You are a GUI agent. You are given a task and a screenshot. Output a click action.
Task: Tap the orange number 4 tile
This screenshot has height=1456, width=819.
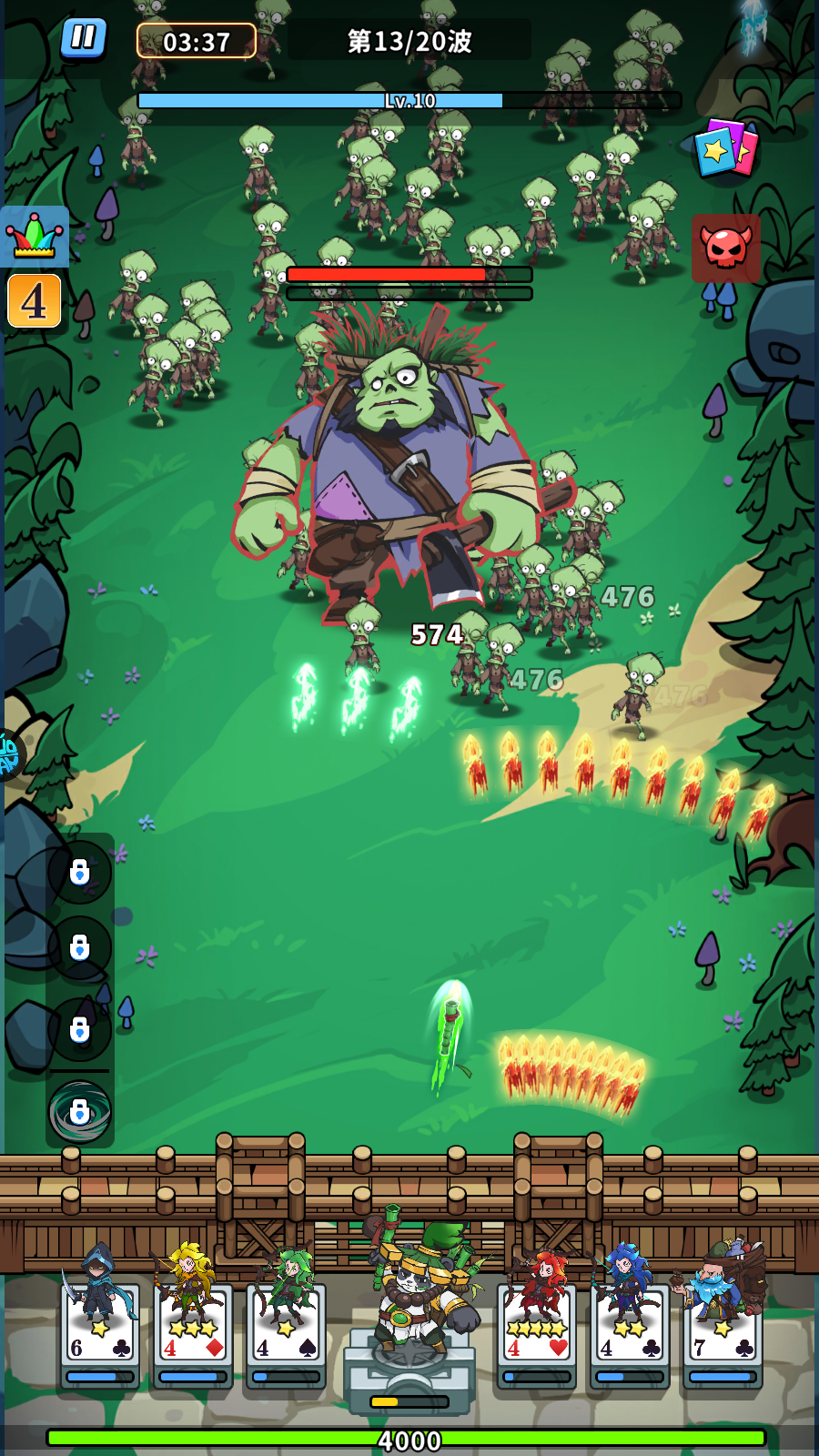coord(35,301)
